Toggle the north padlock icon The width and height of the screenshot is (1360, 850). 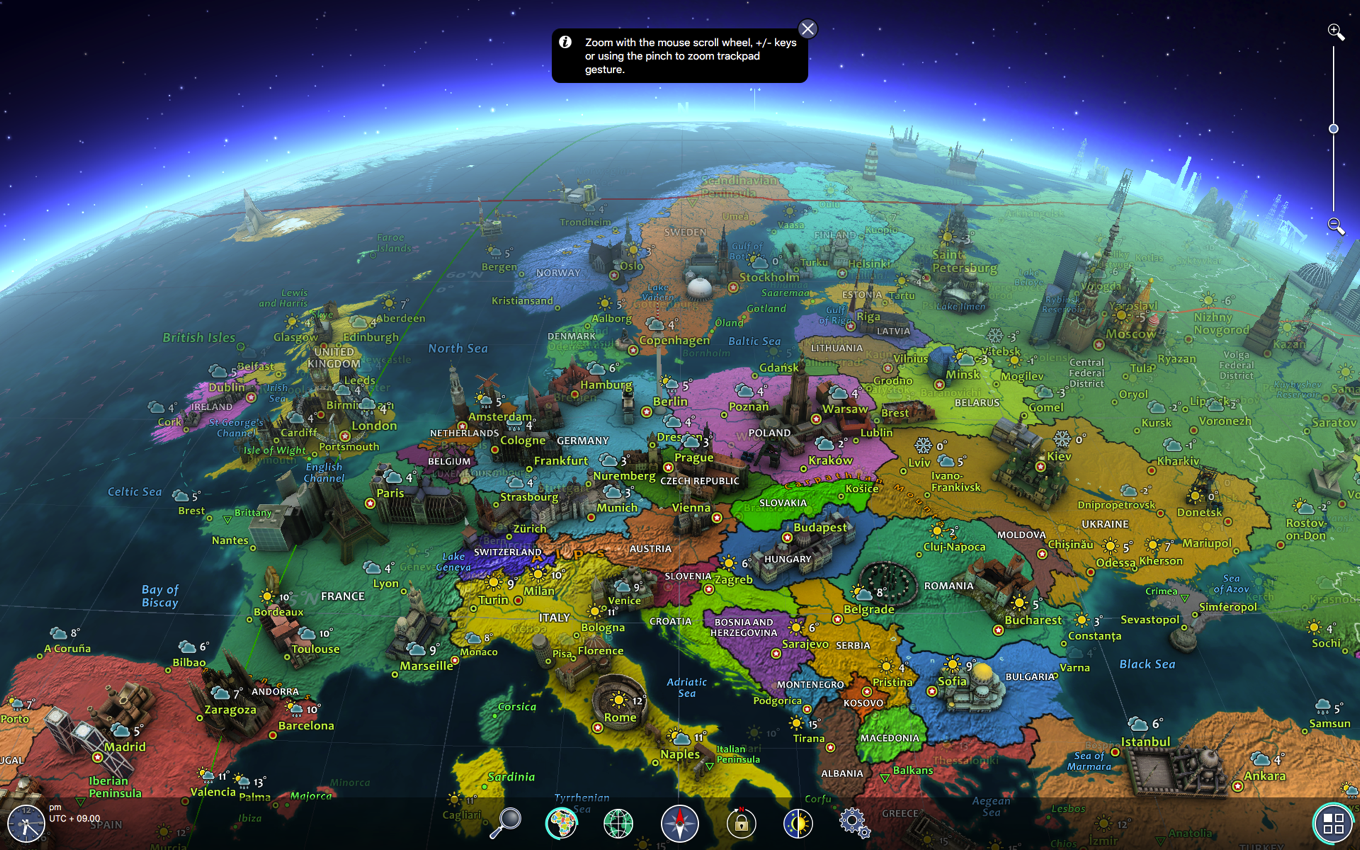[x=741, y=823]
